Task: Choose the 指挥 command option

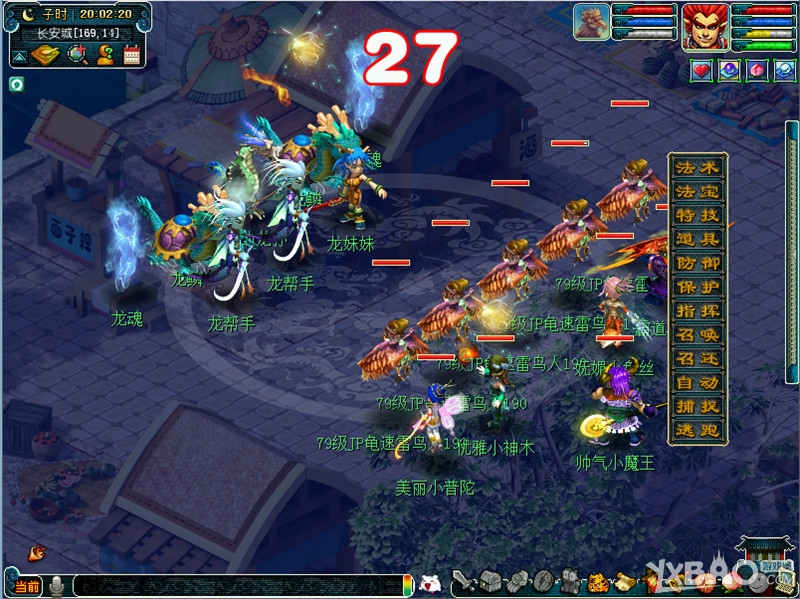Action: click(697, 311)
